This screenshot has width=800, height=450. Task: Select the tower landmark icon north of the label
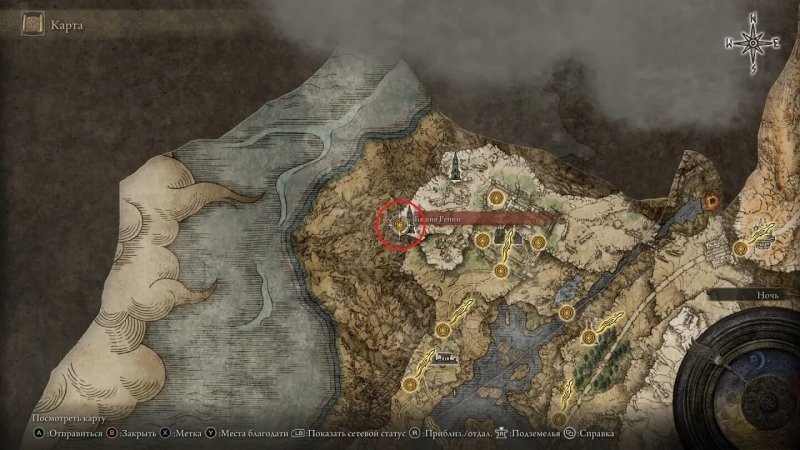pos(455,164)
